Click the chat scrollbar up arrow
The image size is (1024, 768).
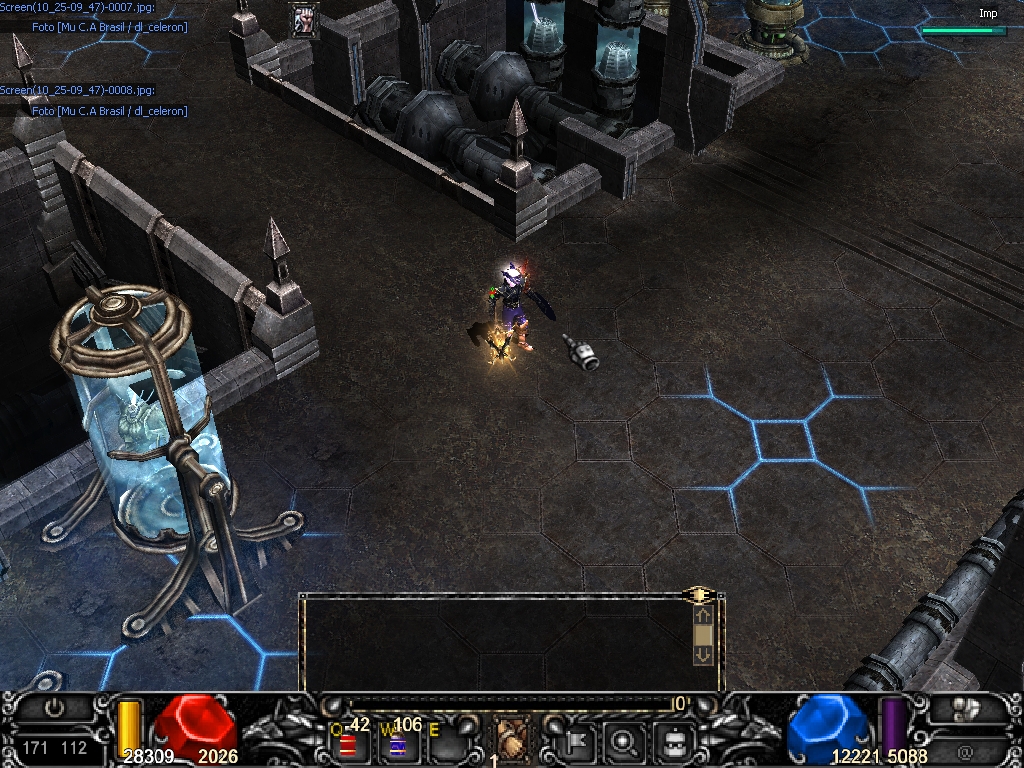point(702,616)
